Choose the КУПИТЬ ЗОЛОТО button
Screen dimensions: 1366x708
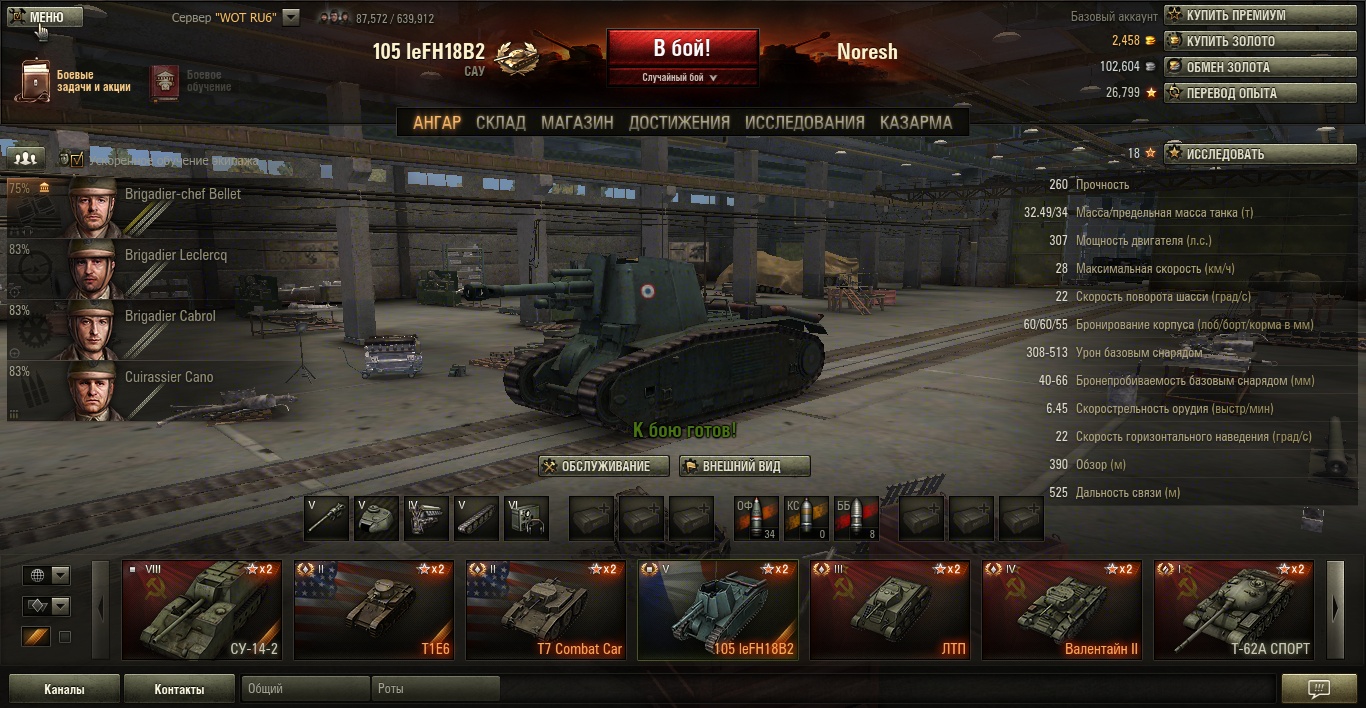click(1260, 41)
